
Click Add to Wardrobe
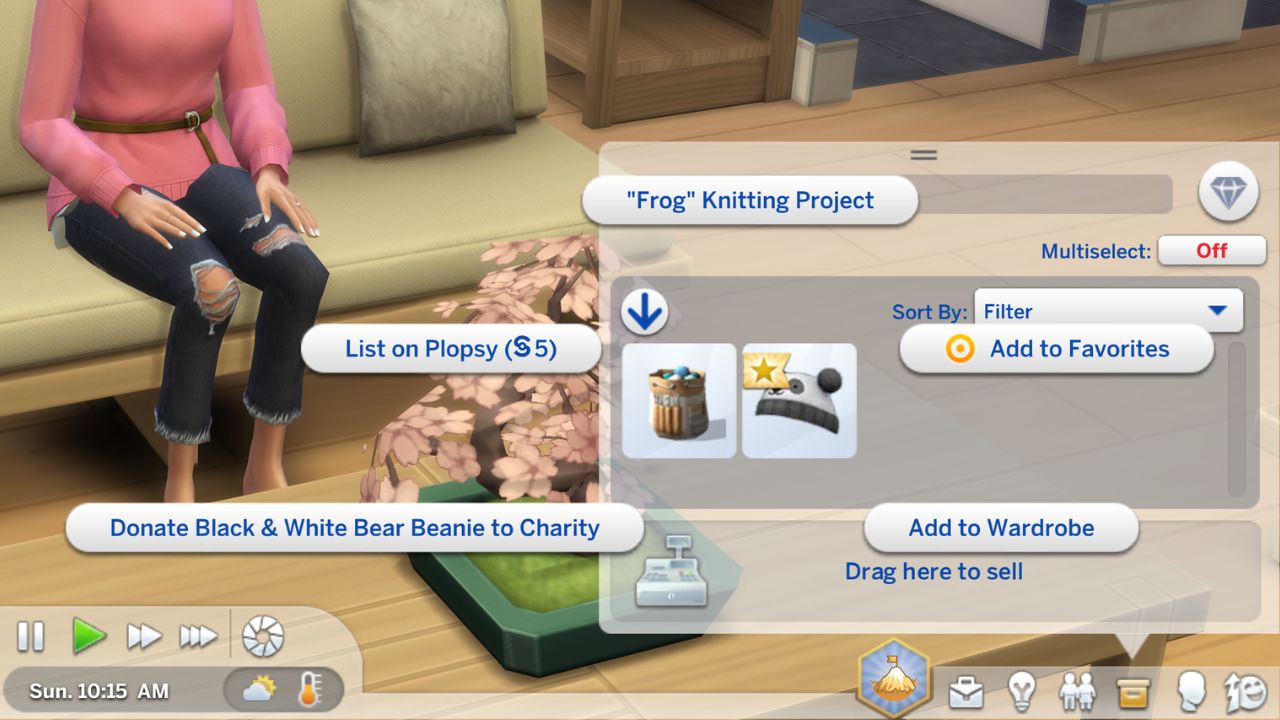coord(1002,528)
